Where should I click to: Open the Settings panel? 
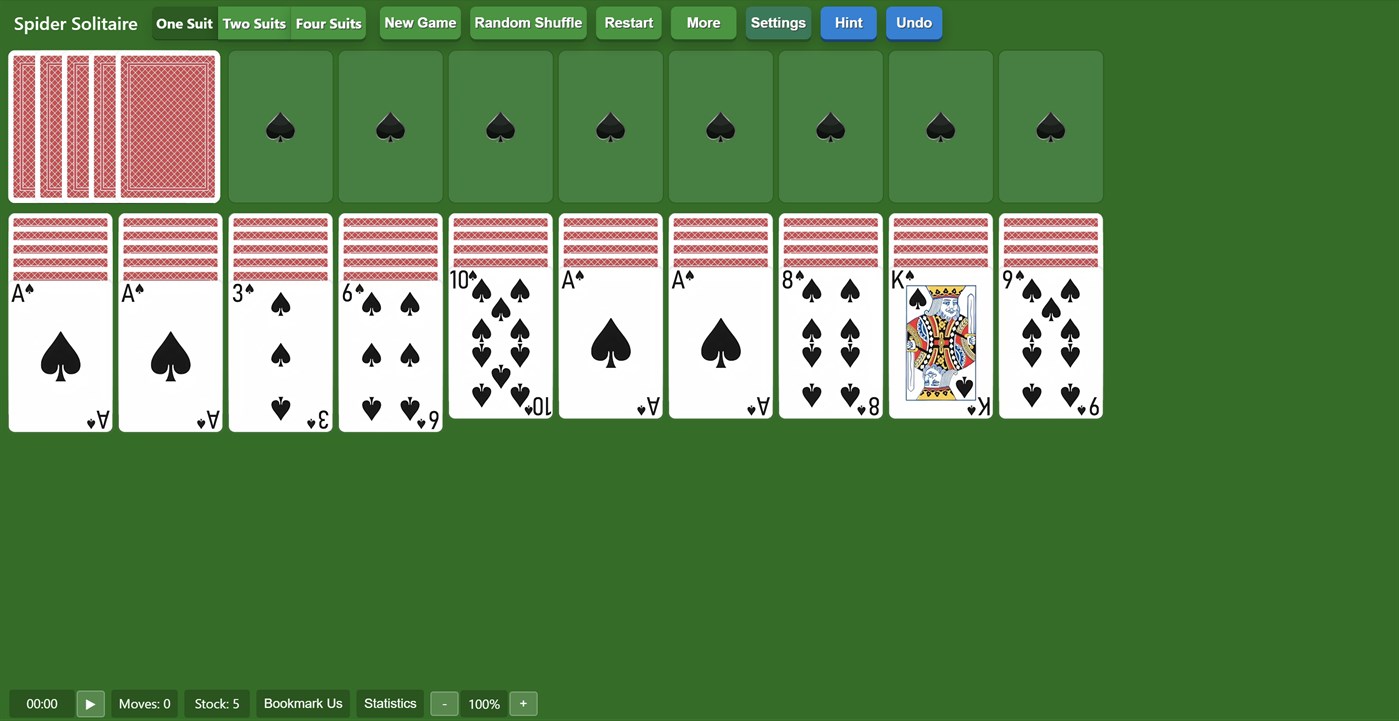(x=778, y=22)
